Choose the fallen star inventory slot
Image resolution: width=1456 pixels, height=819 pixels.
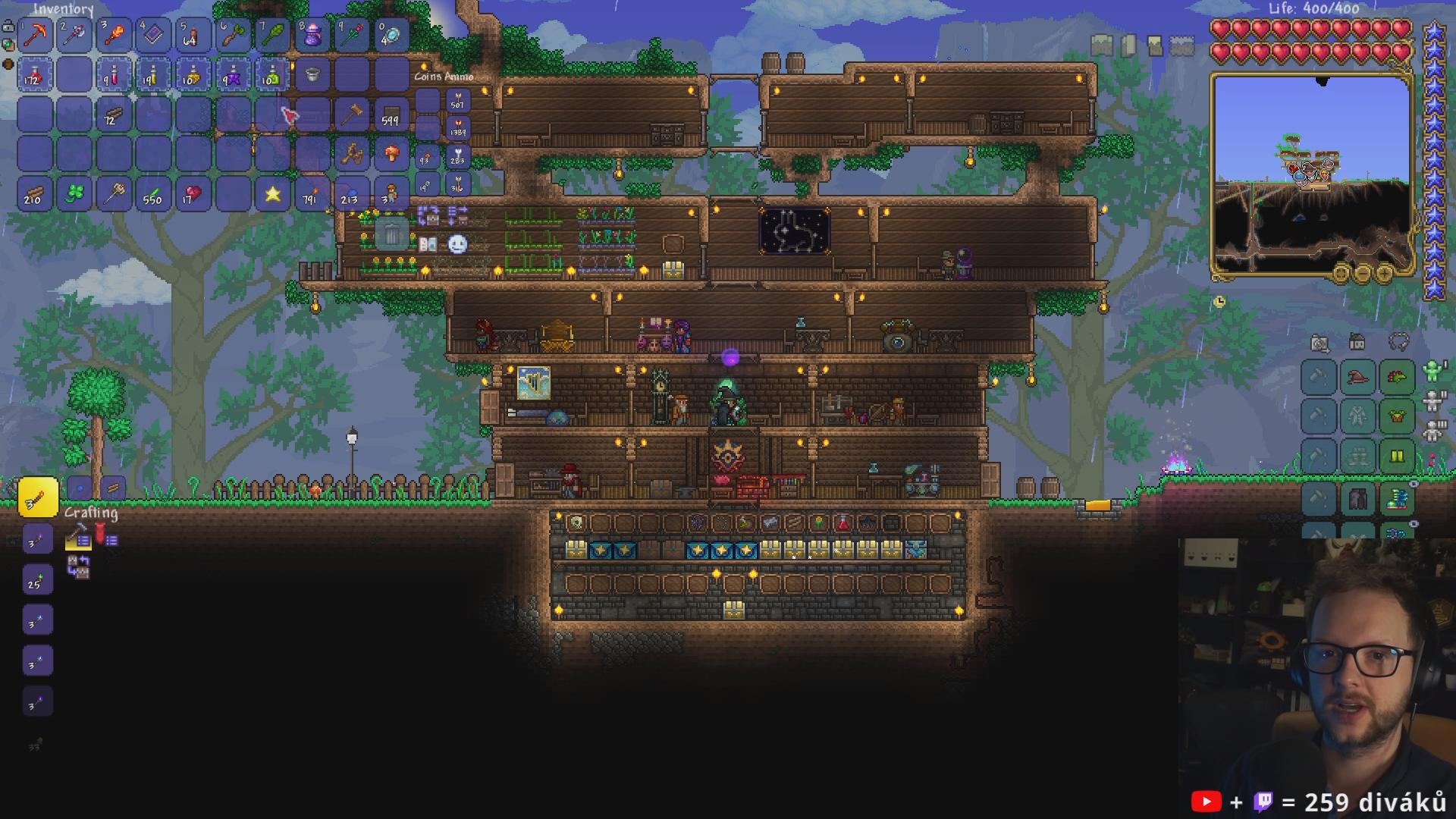272,194
